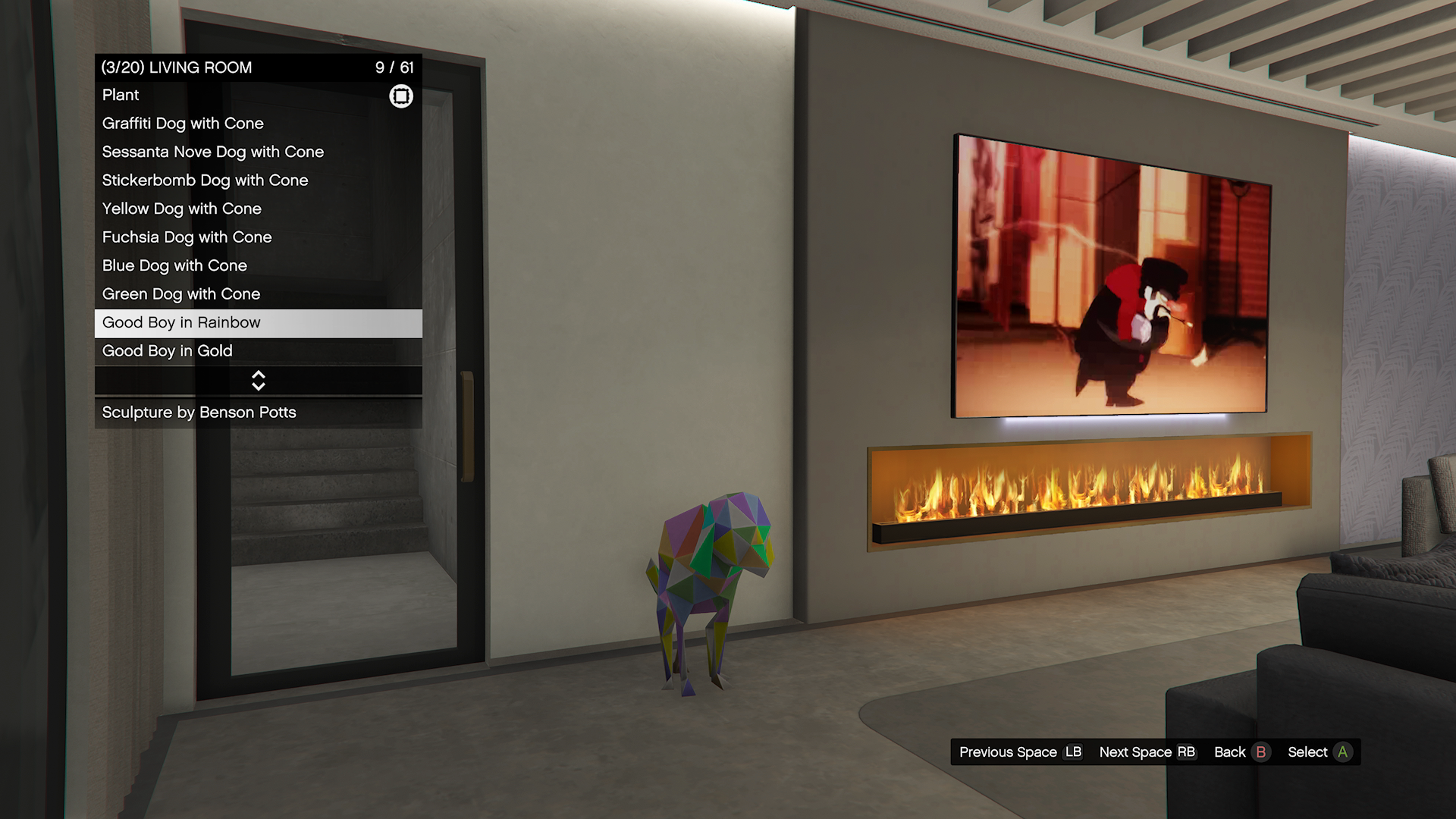Select Stickerbomb Dog with Cone
Viewport: 1456px width, 819px height.
(258, 180)
